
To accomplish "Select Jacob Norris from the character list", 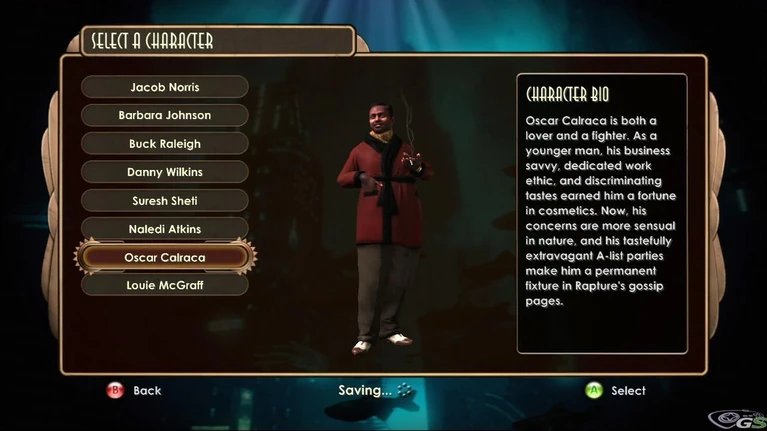I will coord(165,87).
